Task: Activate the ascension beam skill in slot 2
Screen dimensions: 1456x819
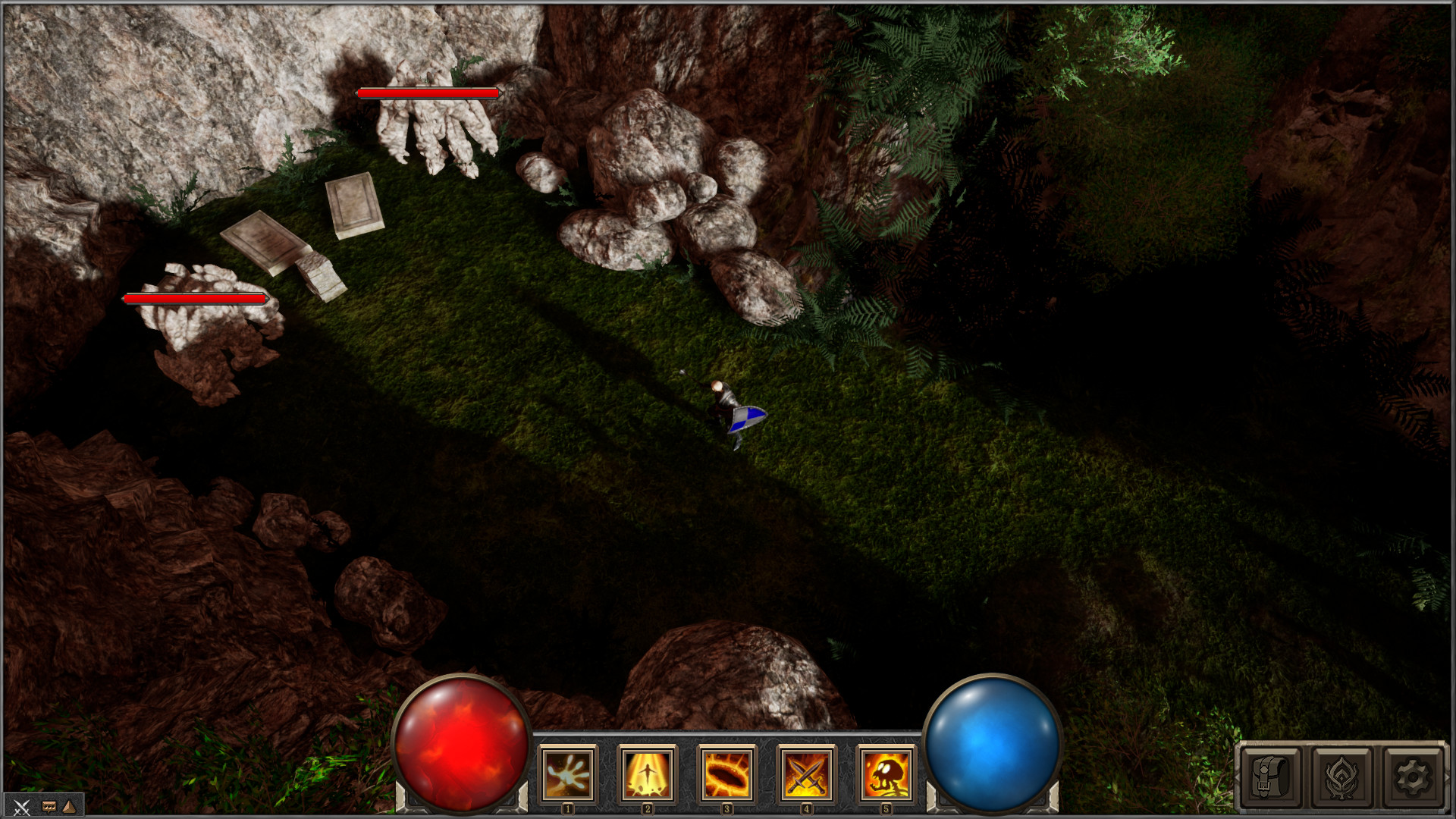Action: point(647,773)
